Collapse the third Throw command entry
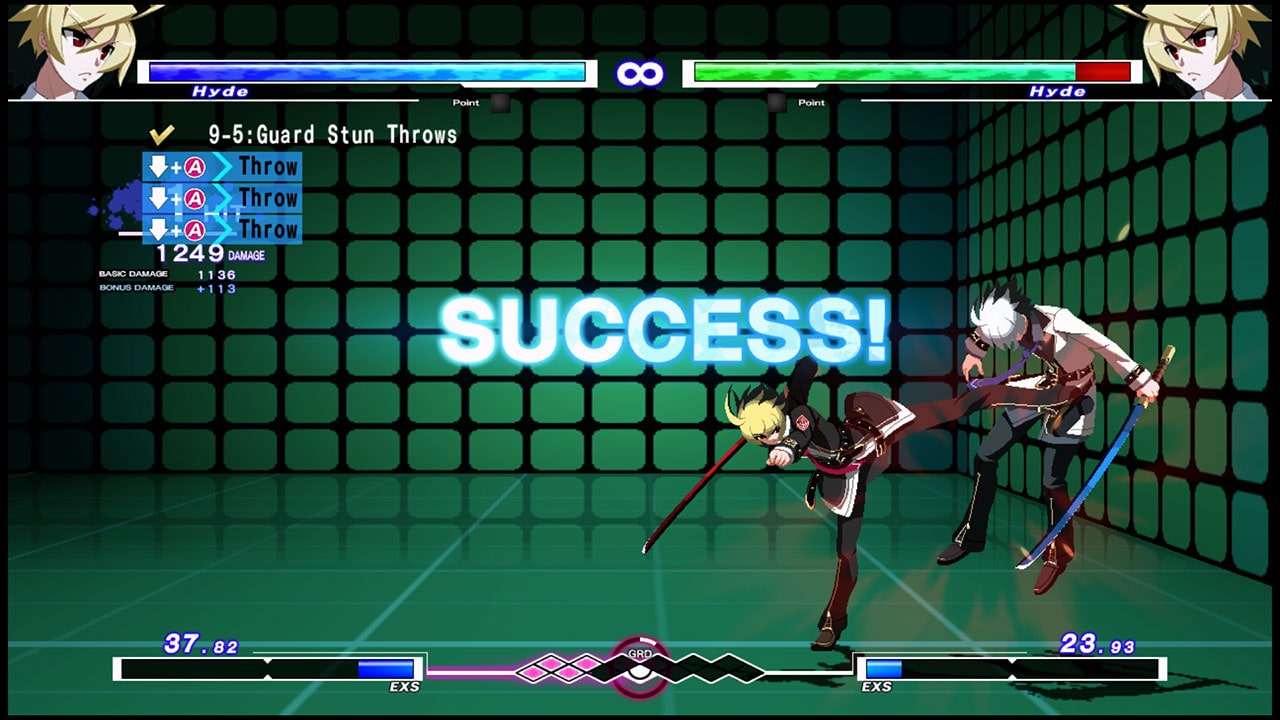 click(x=267, y=230)
